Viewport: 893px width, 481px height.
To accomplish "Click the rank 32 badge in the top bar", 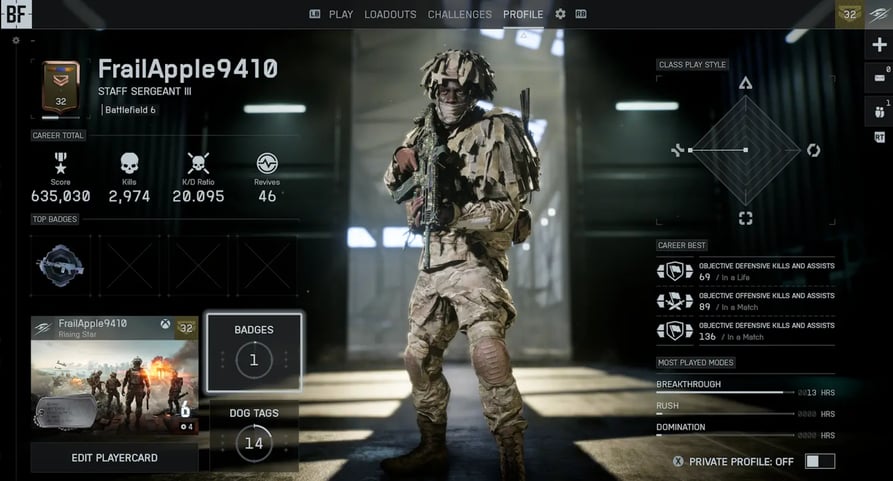I will (850, 14).
